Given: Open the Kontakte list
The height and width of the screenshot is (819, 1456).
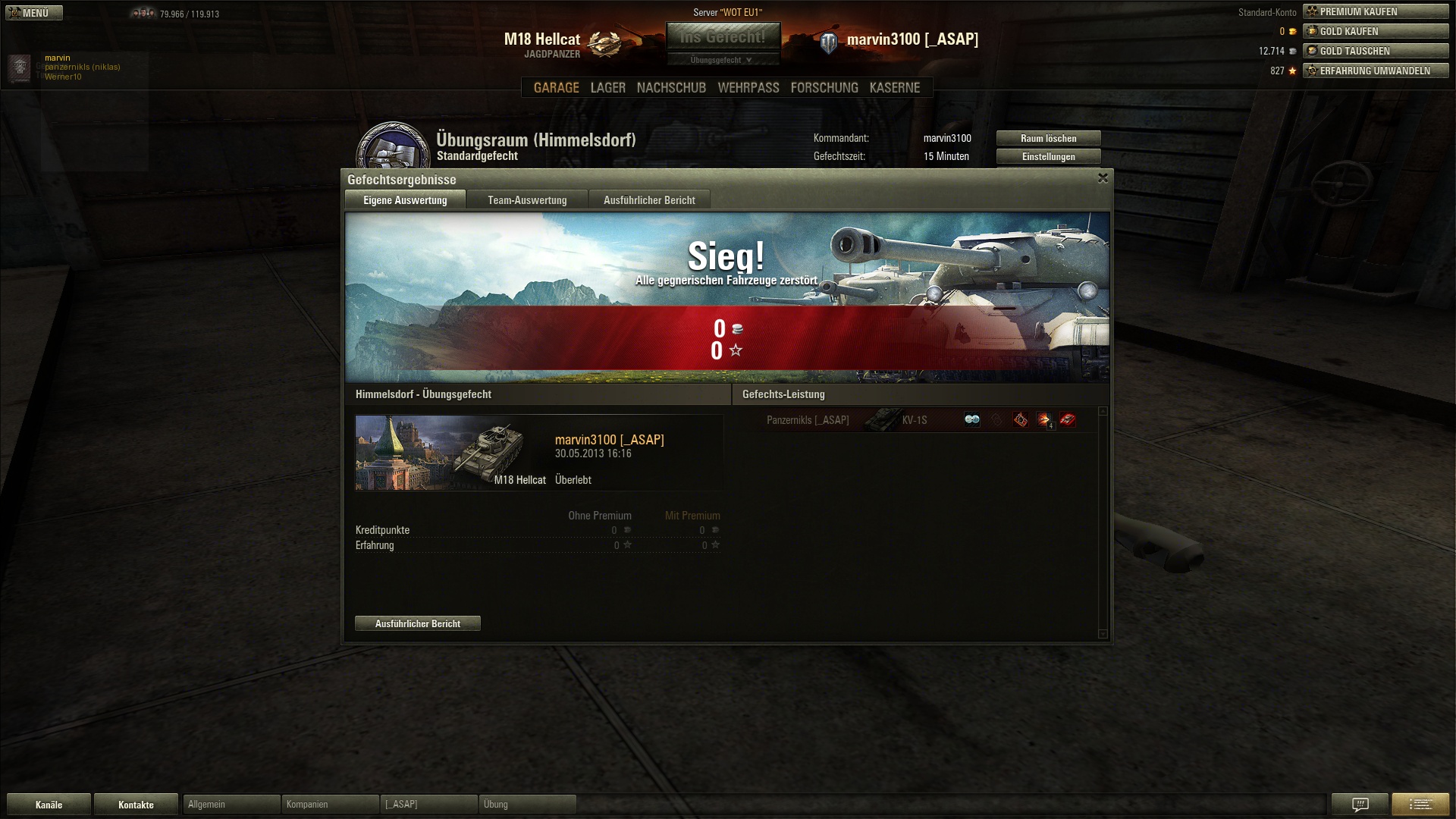Looking at the screenshot, I should (x=136, y=805).
